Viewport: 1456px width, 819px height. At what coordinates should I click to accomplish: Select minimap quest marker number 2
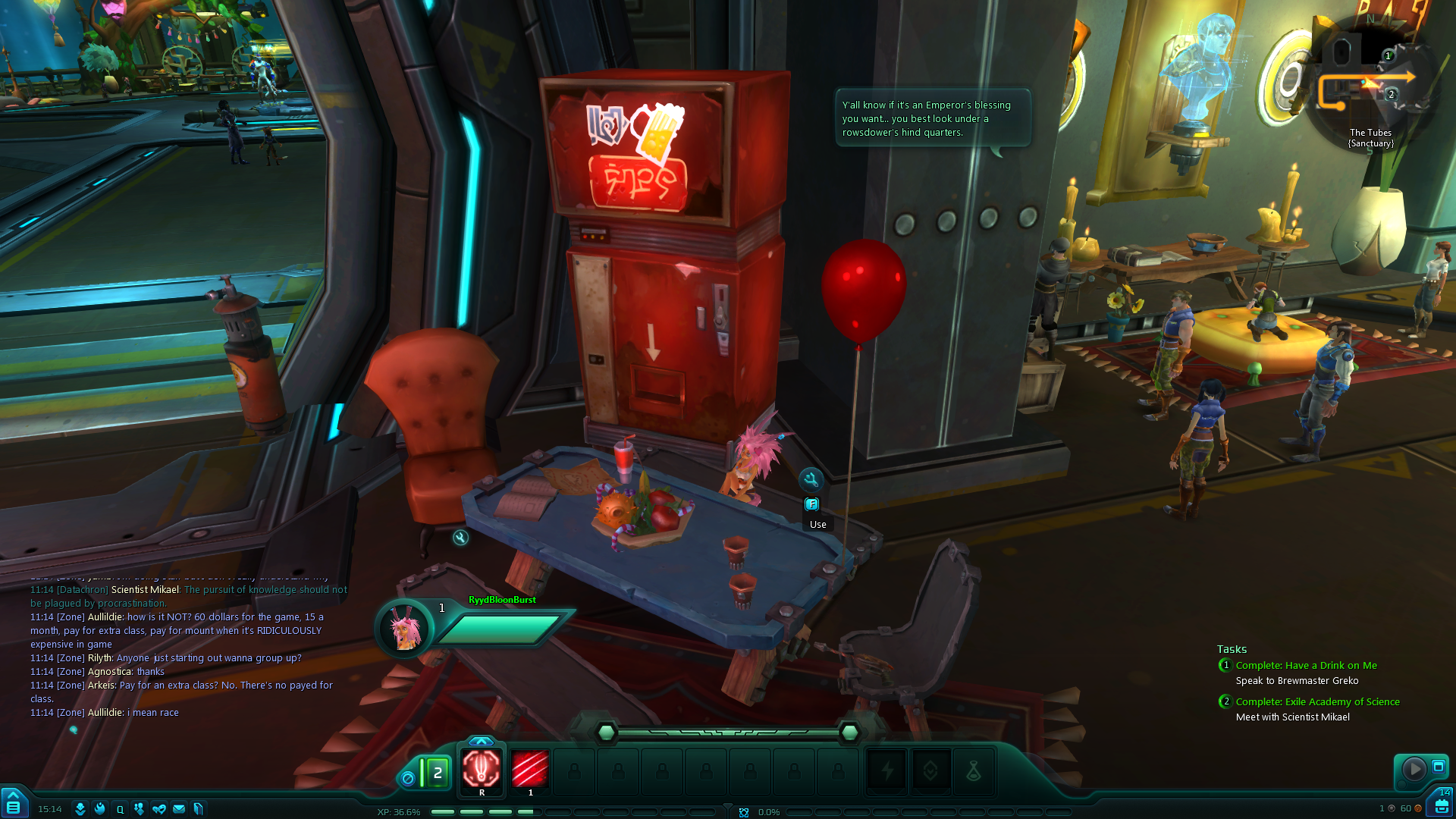tap(1391, 95)
